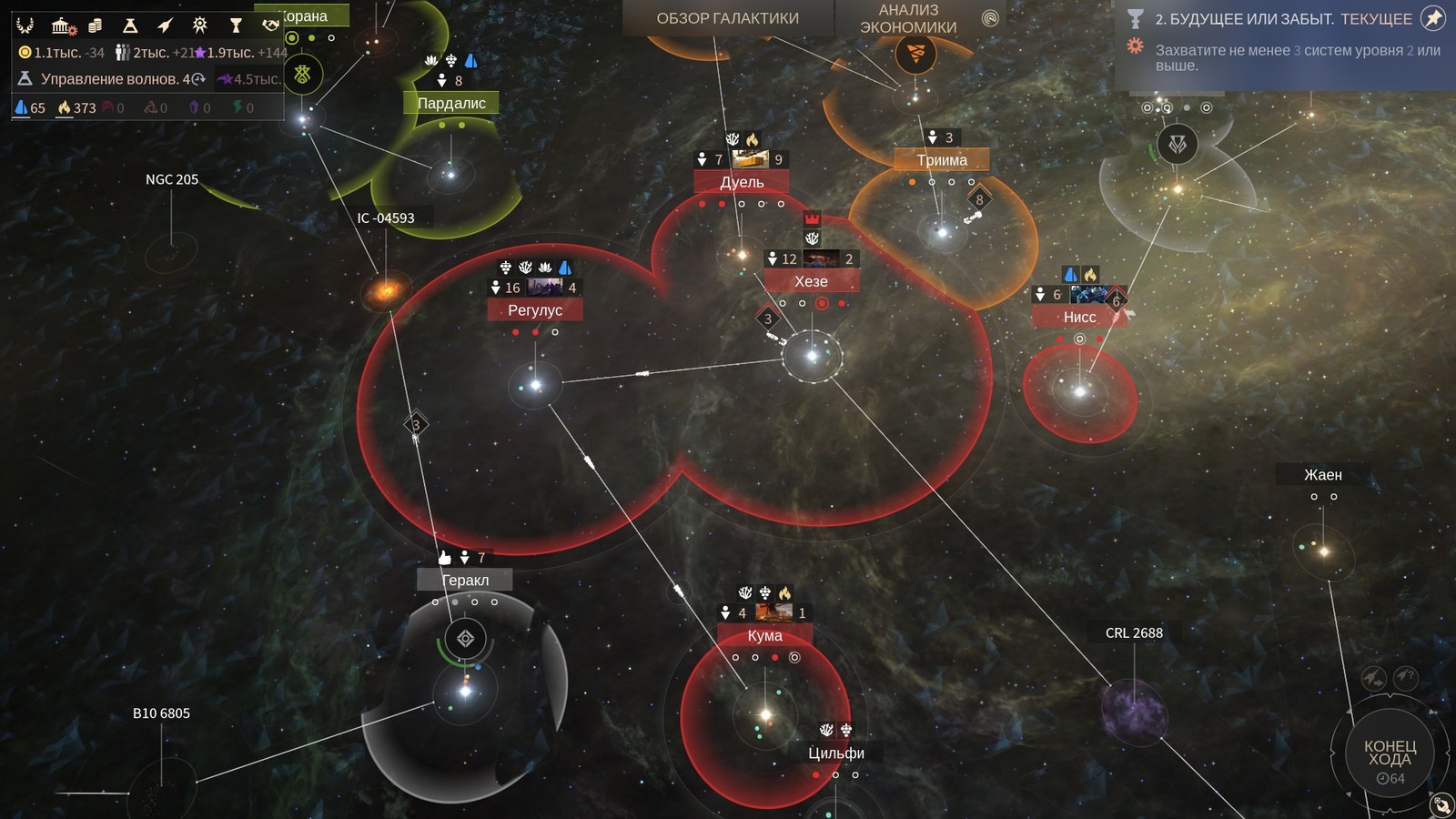Click the ship with question mark button

tap(1406, 677)
